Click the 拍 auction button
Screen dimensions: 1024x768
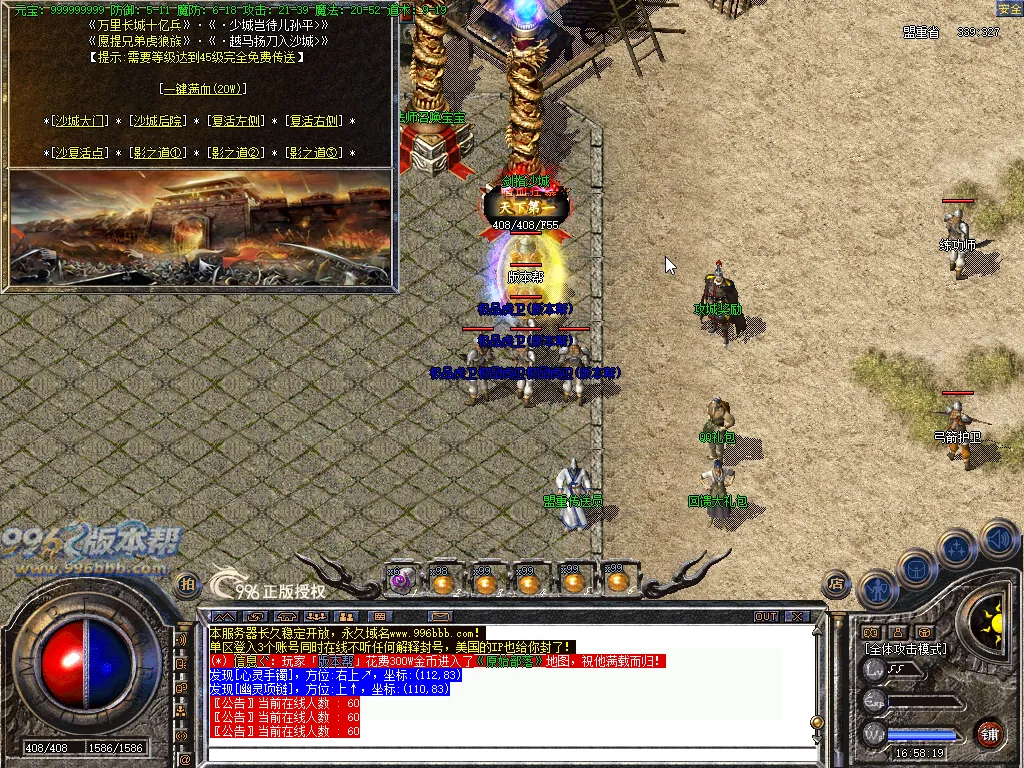(x=186, y=584)
